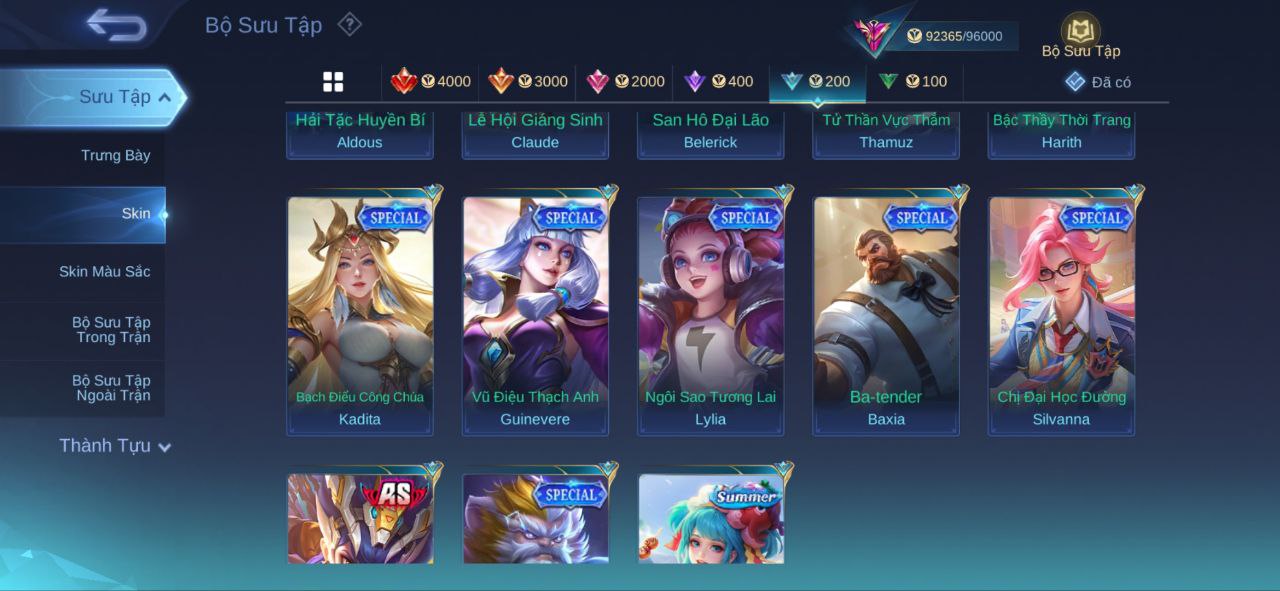Show all tiers with the grid filter
Screen dimensions: 1280x591
[x=333, y=82]
